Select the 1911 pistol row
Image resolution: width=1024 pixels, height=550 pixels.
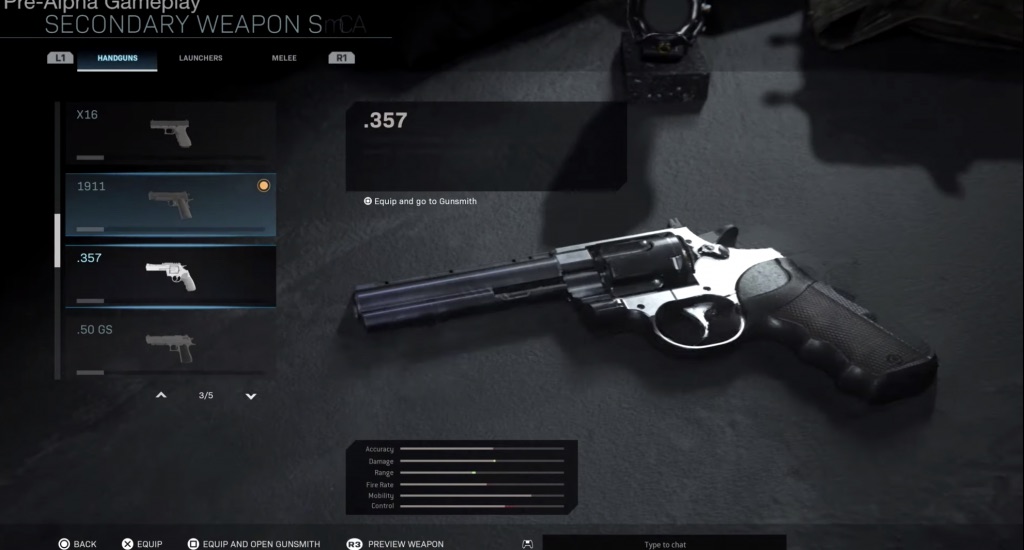tap(170, 204)
